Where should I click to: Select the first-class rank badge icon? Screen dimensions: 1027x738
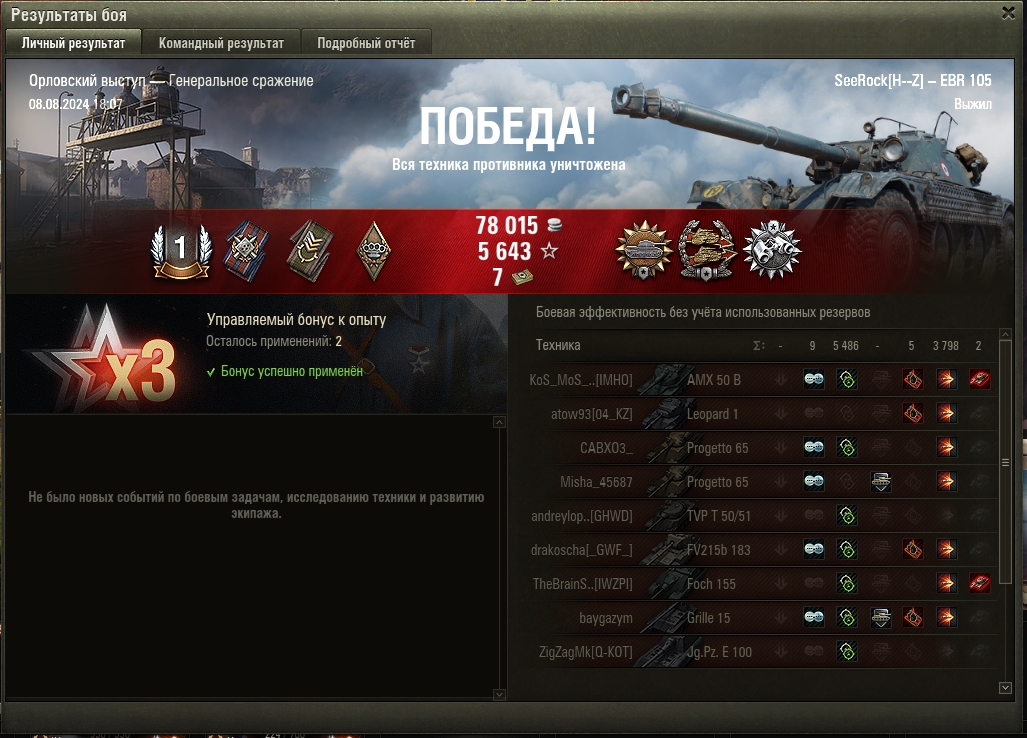(x=180, y=249)
